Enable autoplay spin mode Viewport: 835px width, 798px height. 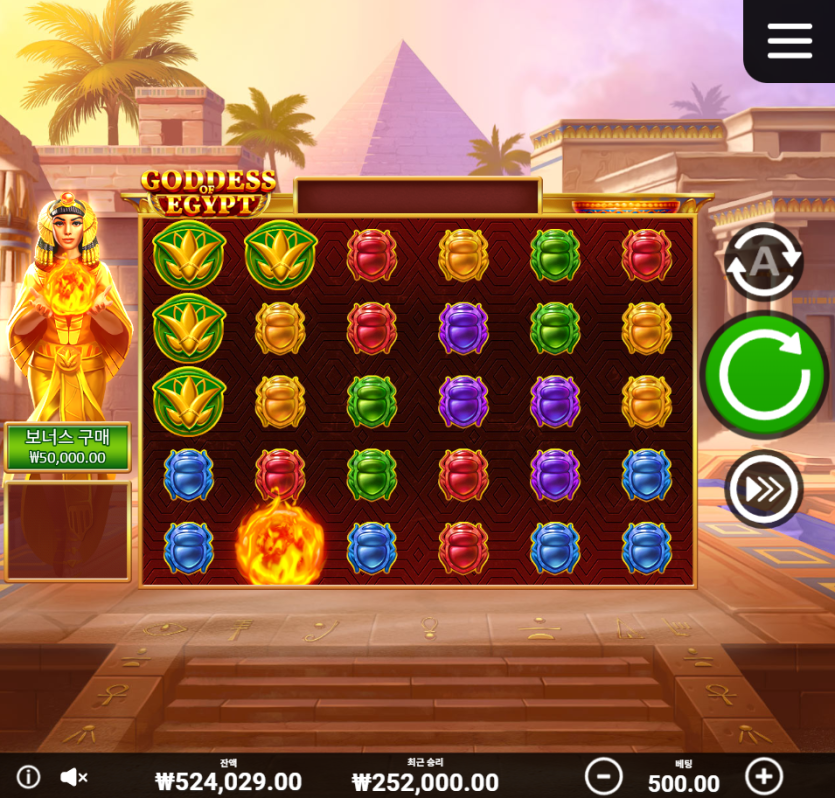coord(764,262)
